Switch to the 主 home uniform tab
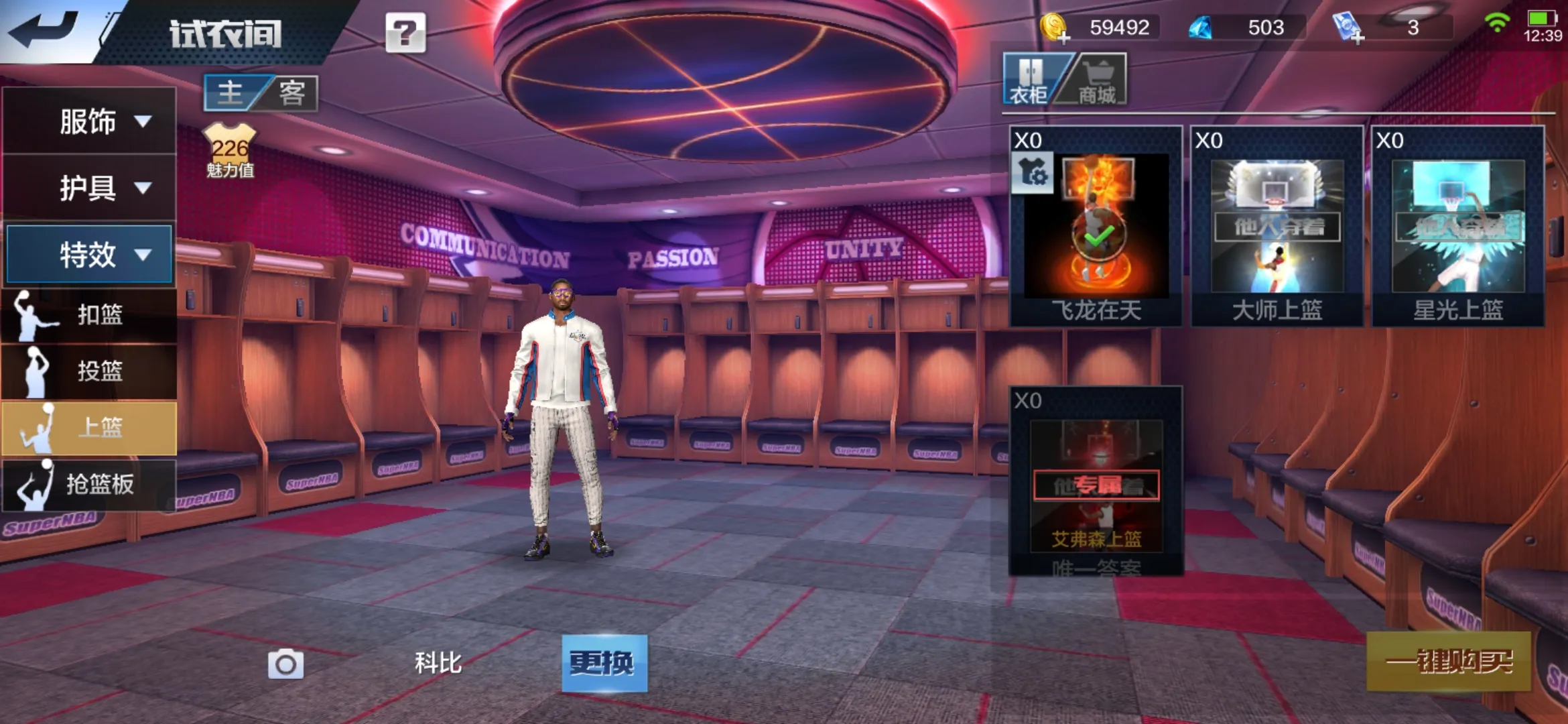Viewport: 1568px width, 724px height. point(231,93)
